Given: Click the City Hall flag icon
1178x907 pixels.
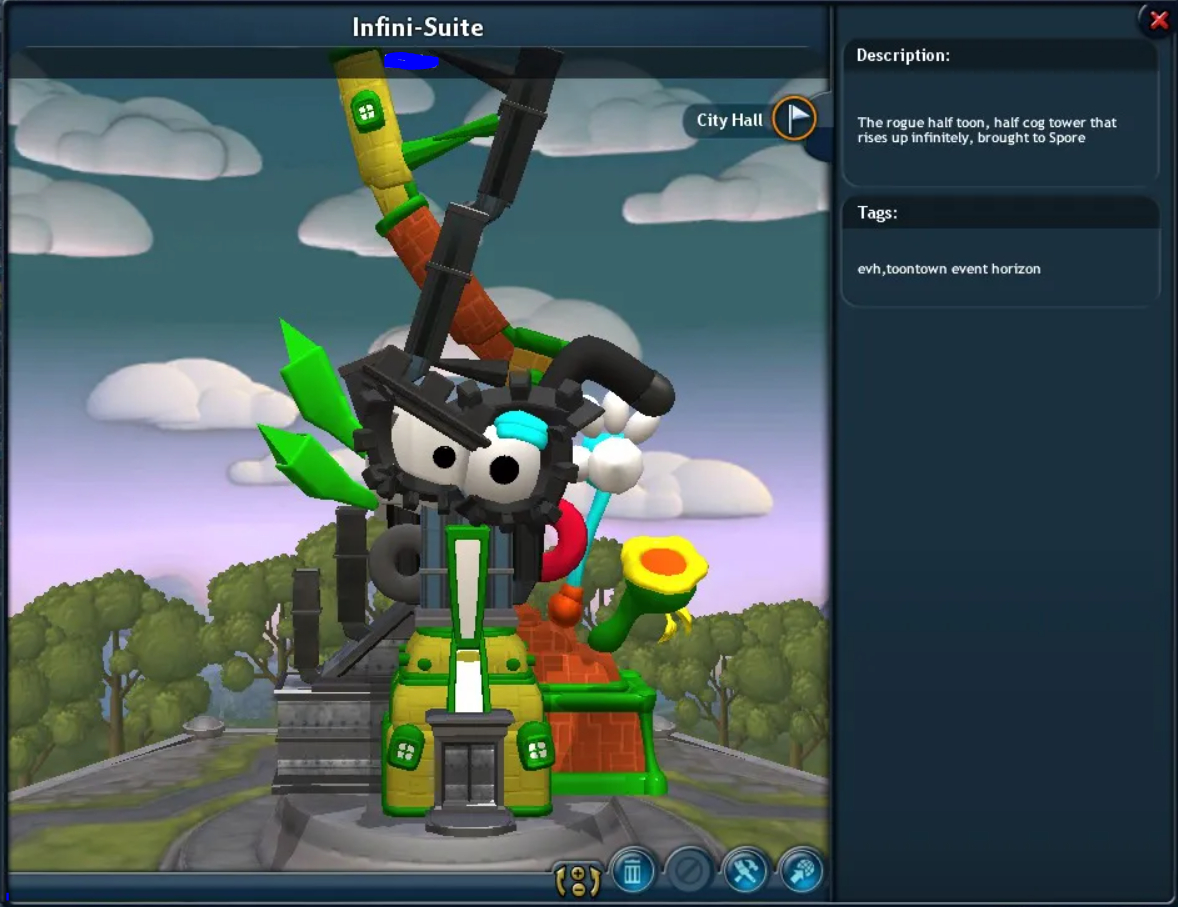Looking at the screenshot, I should (x=795, y=119).
